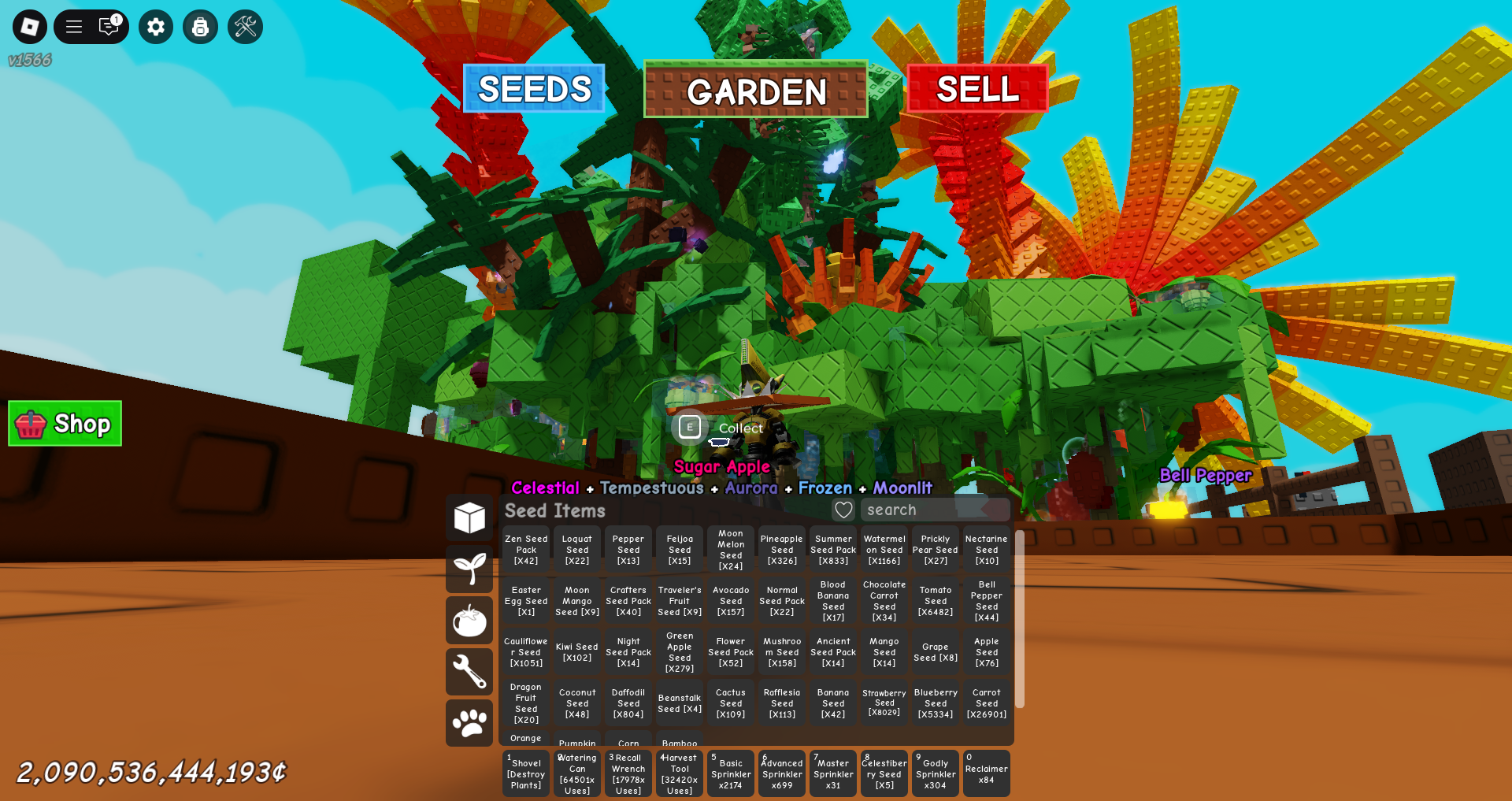The height and width of the screenshot is (801, 1512).
Task: Open settings via the gear icon
Action: tap(156, 27)
